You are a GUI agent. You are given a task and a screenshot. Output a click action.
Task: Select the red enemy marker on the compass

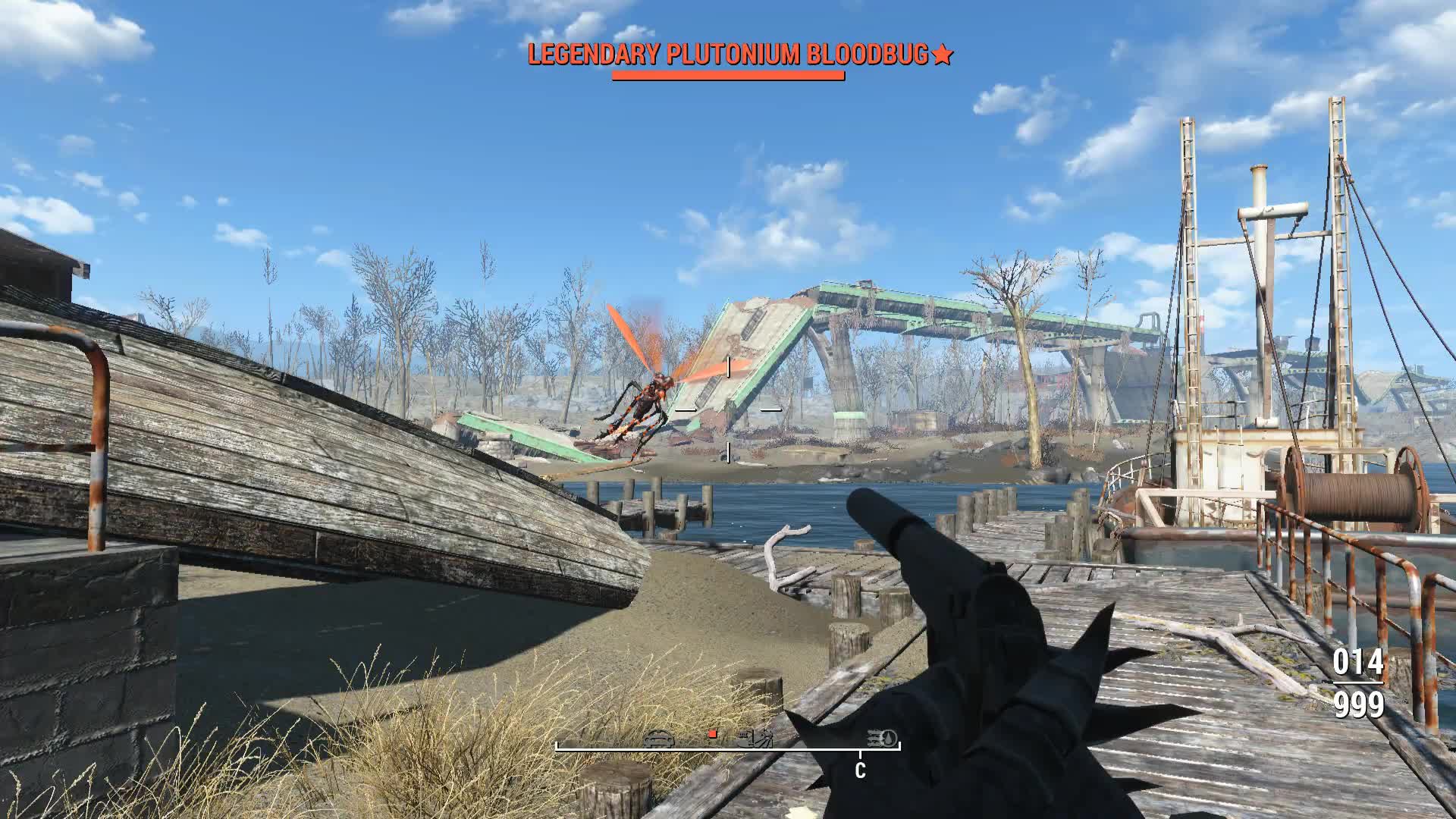[712, 735]
